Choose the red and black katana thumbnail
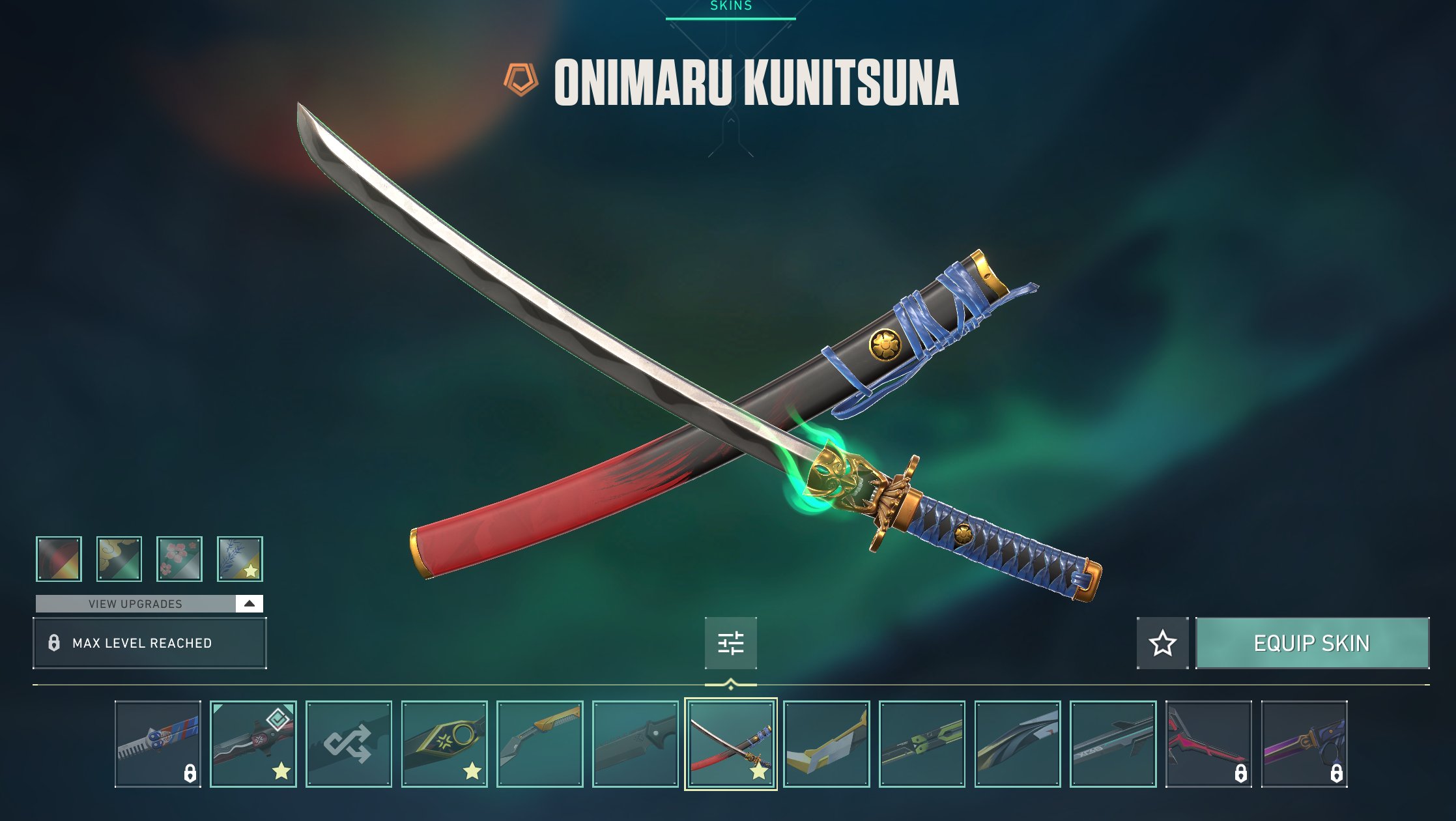The image size is (1456, 821). click(x=730, y=743)
